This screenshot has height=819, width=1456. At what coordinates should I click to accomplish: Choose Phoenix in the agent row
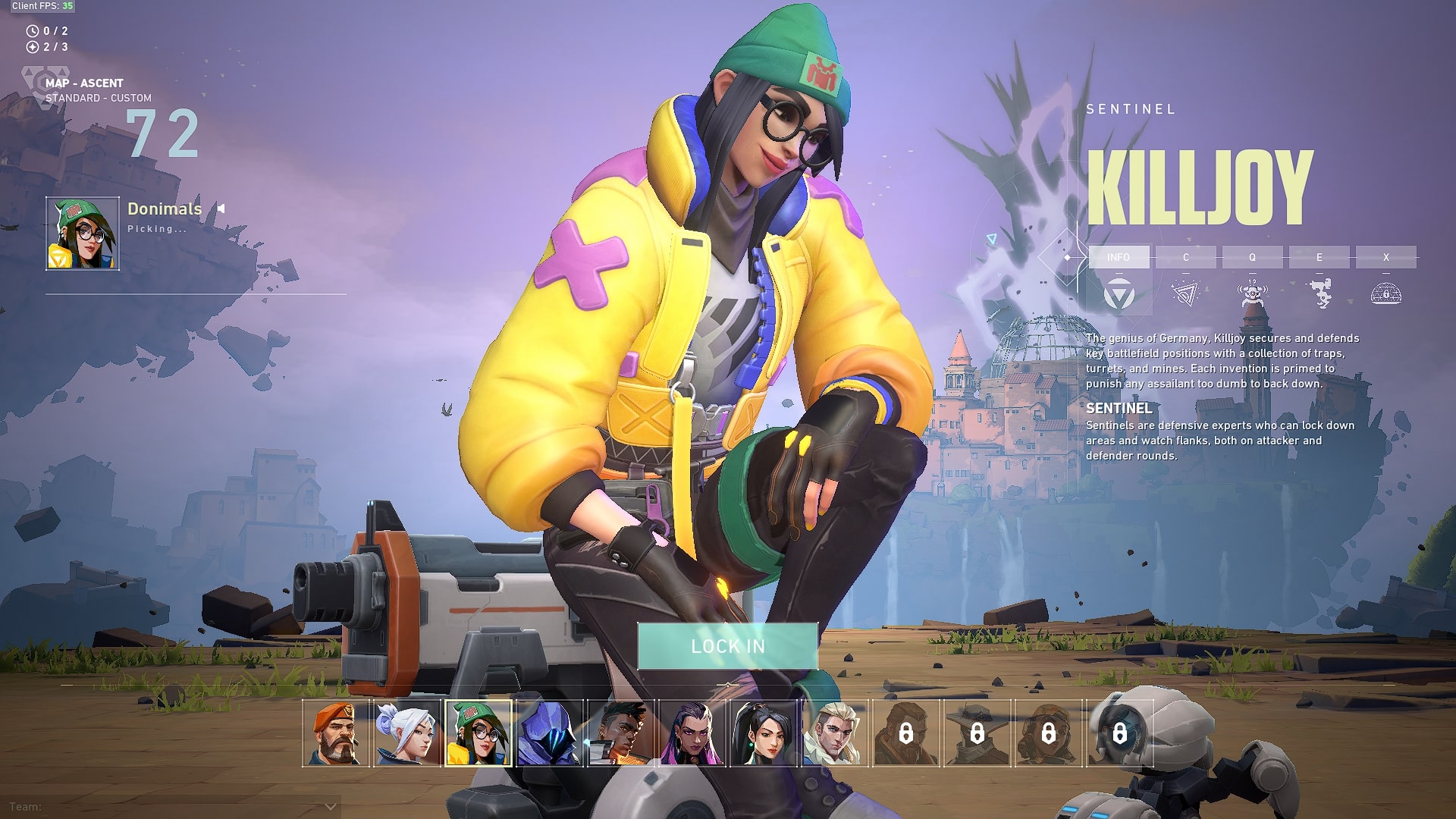pyautogui.click(x=620, y=733)
